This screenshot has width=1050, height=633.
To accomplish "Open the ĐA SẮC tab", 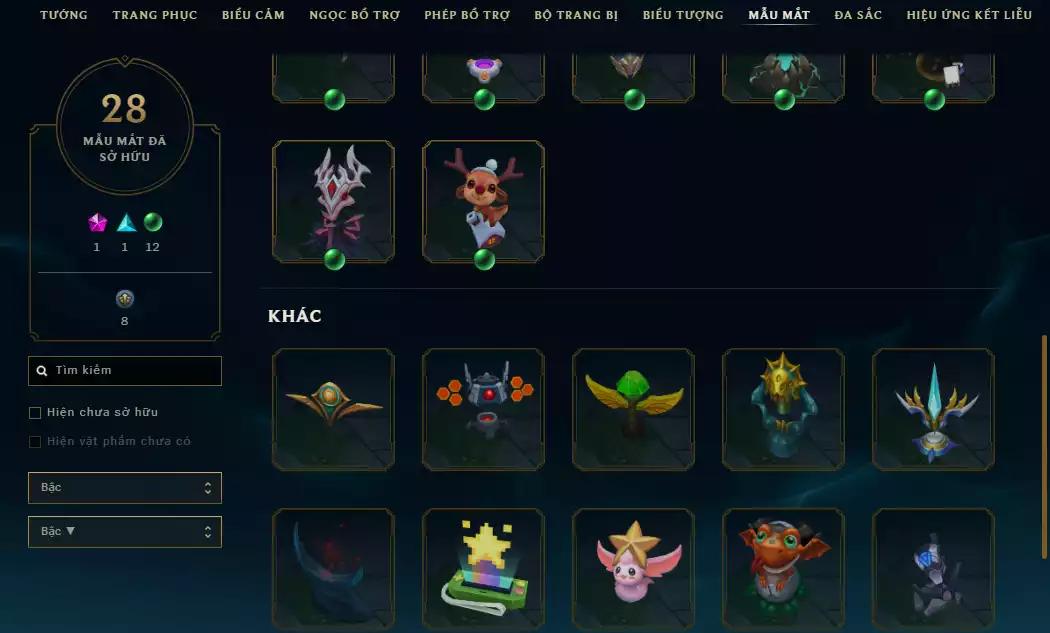I will tap(858, 15).
